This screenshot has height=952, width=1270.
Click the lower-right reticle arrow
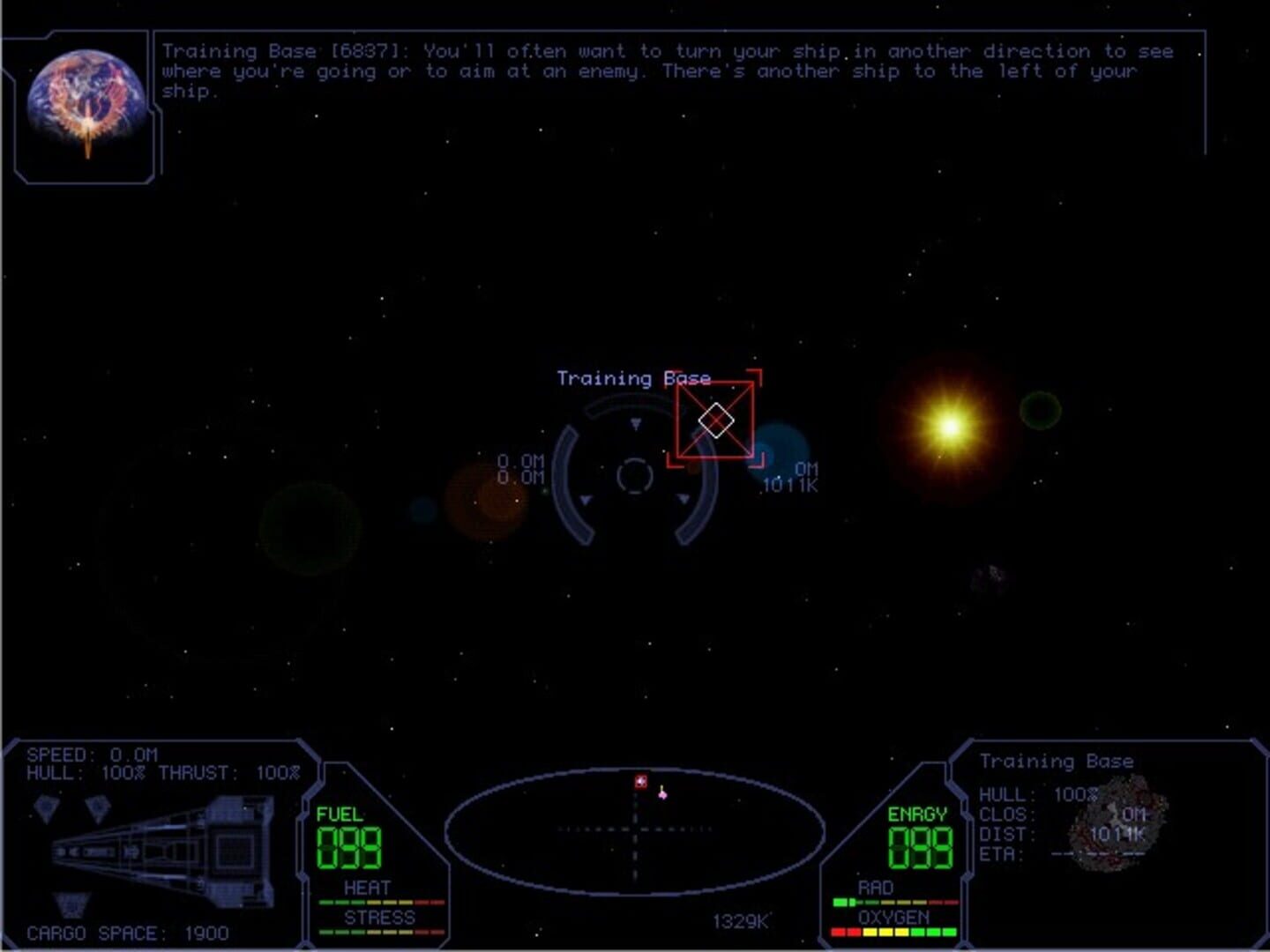point(681,501)
